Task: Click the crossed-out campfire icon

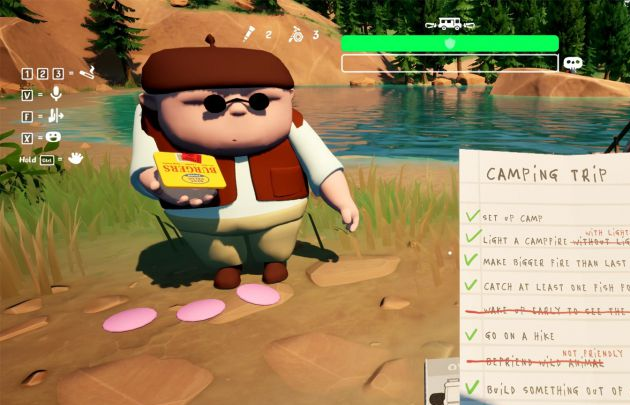Action: [296, 35]
